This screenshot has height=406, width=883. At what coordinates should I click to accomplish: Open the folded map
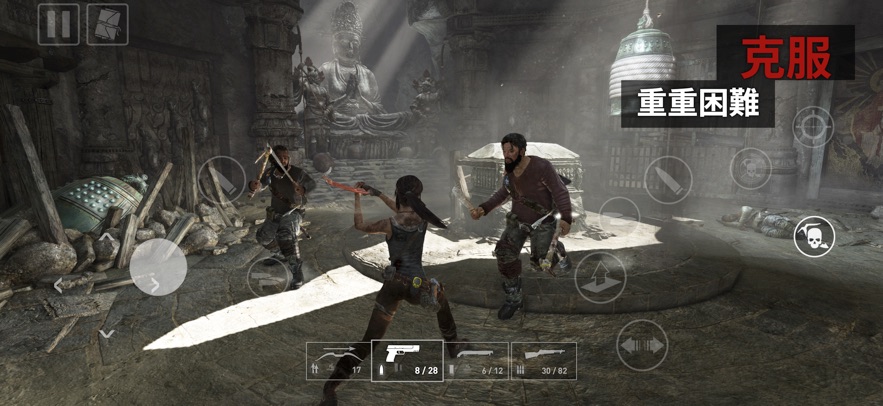(x=107, y=24)
